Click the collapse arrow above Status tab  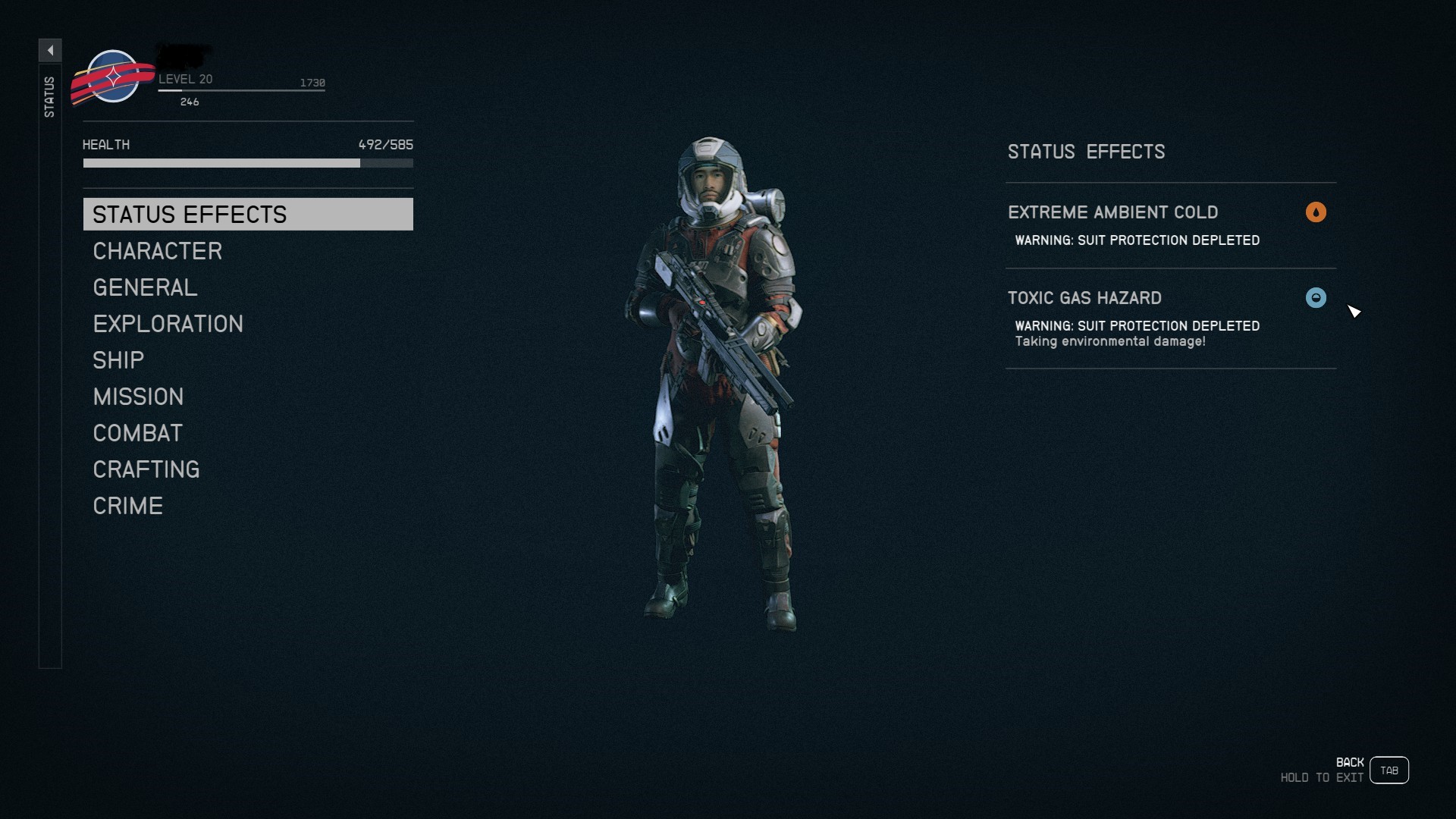click(x=50, y=50)
